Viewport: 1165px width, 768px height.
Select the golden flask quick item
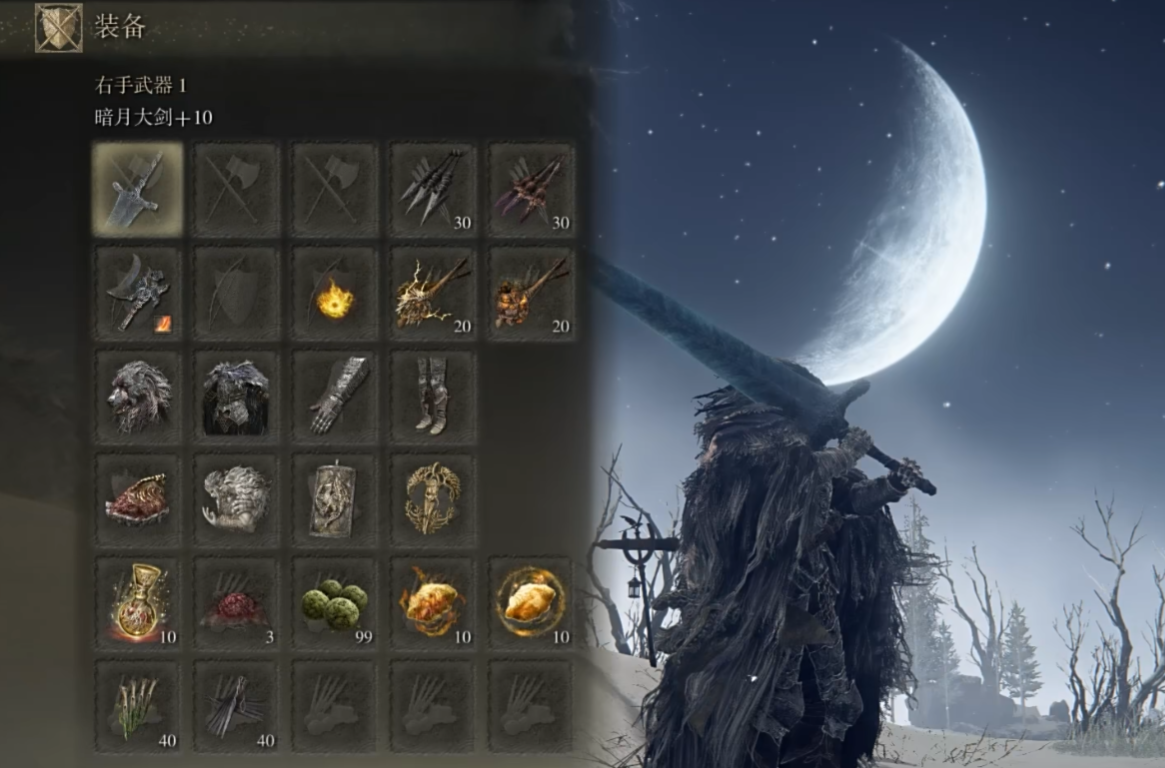[138, 603]
